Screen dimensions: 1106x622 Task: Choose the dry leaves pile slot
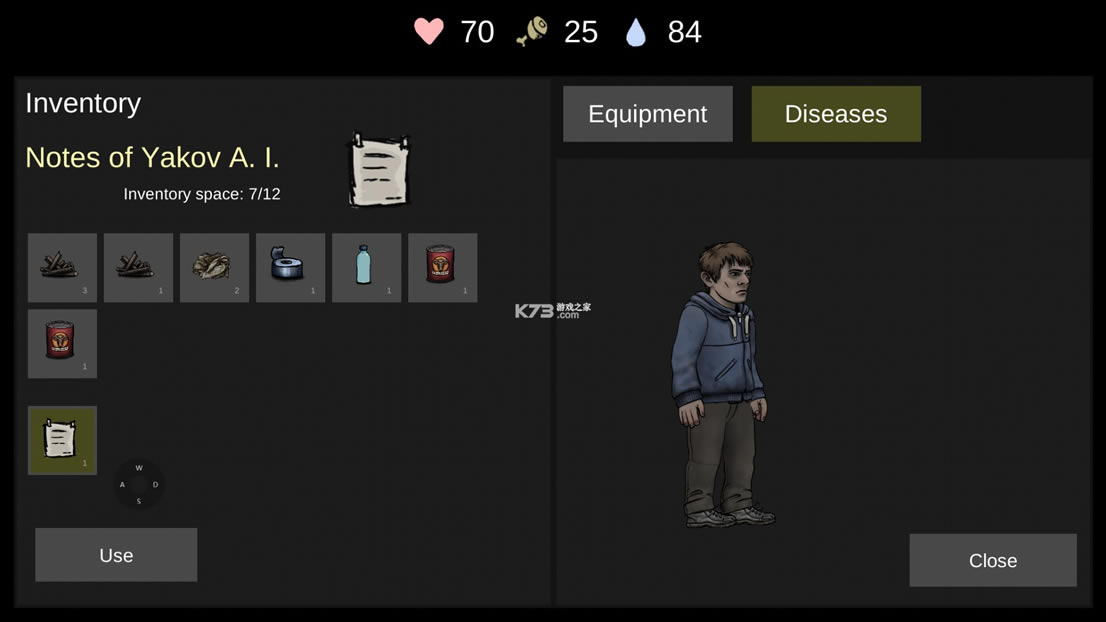(x=214, y=267)
